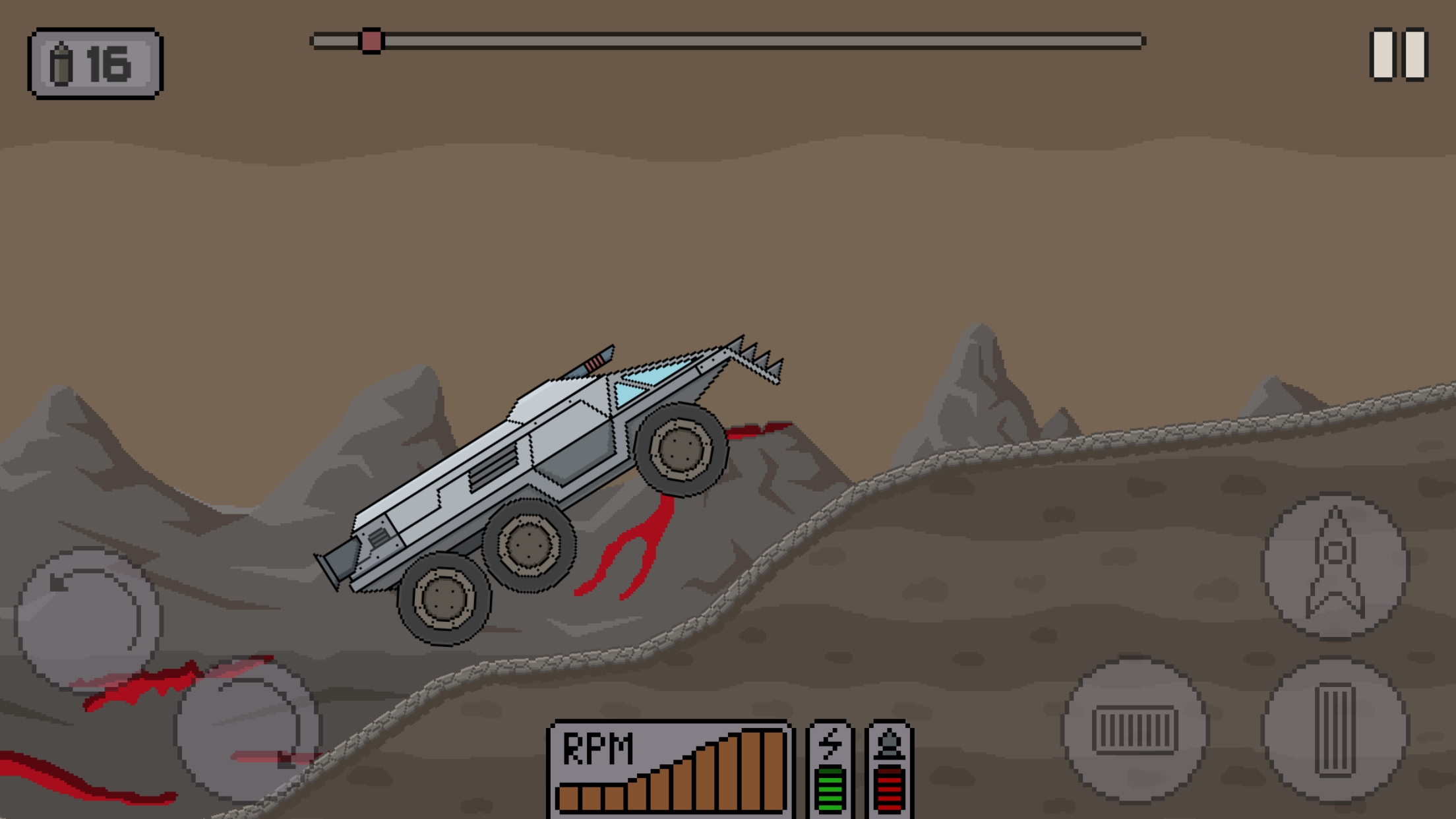Click the ammo count showing 16
This screenshot has height=819, width=1456.
109,63
